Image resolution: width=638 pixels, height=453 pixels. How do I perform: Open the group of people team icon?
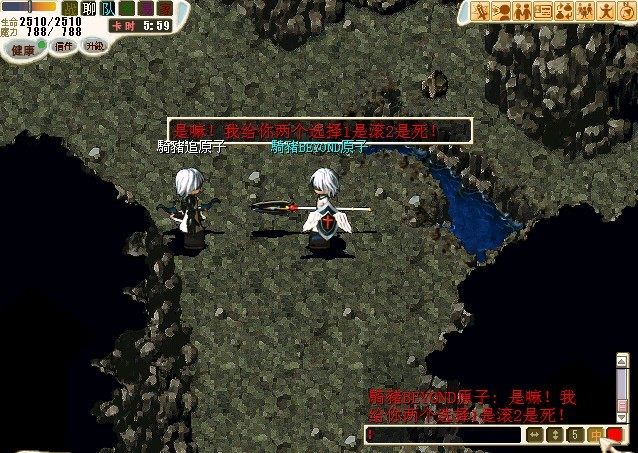tap(584, 11)
